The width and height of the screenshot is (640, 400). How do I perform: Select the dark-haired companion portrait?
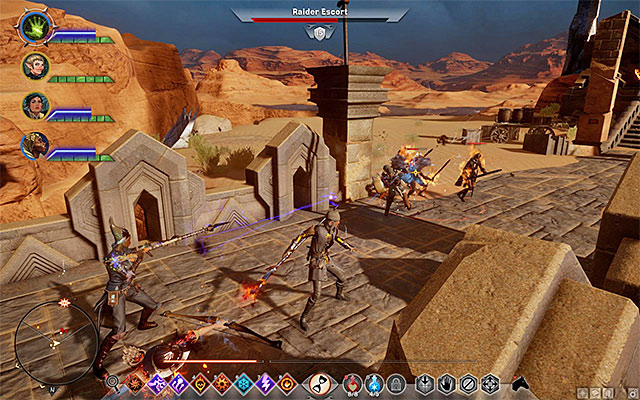(x=33, y=106)
